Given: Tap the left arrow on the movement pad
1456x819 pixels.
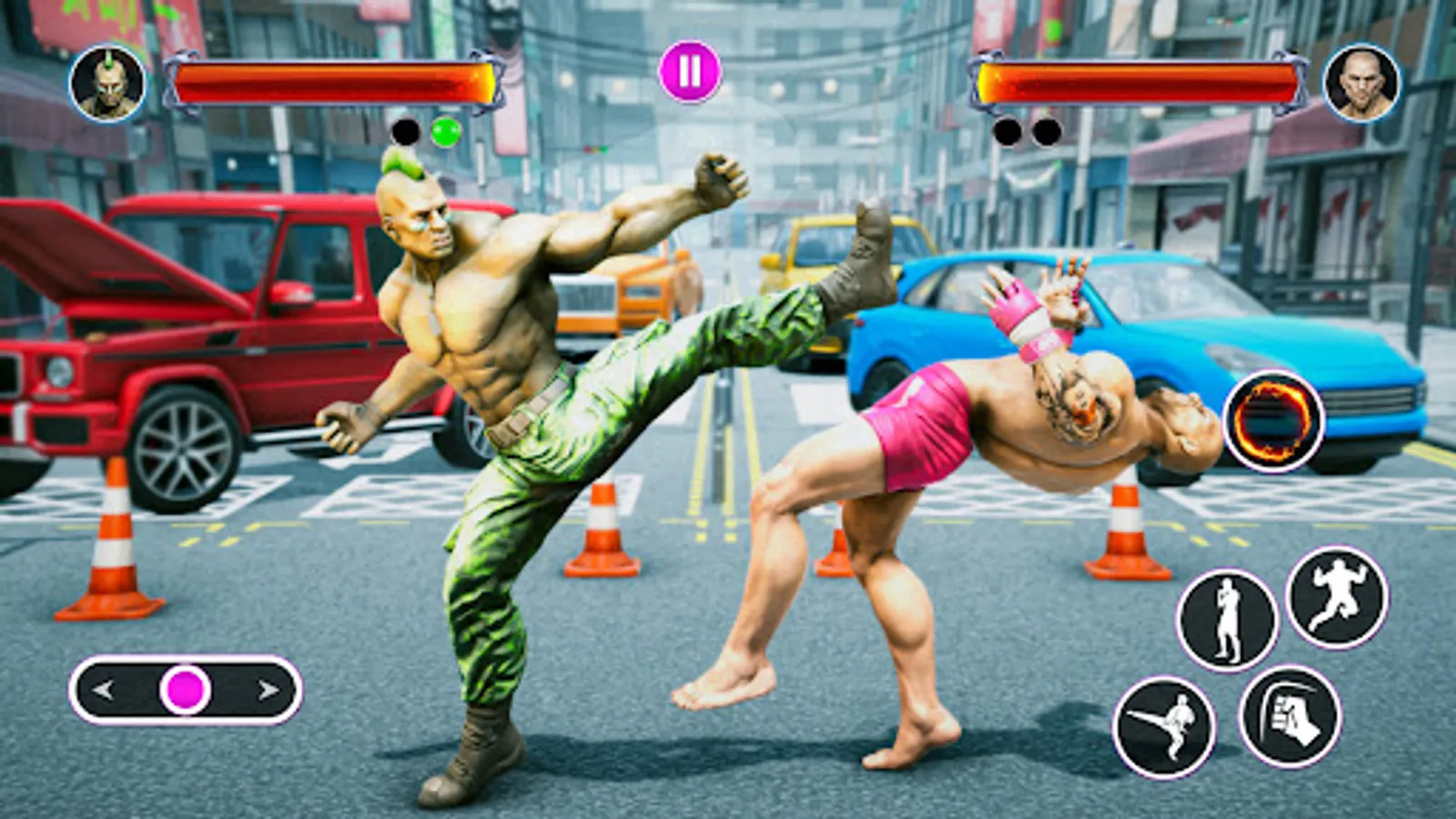Looking at the screenshot, I should tap(103, 690).
